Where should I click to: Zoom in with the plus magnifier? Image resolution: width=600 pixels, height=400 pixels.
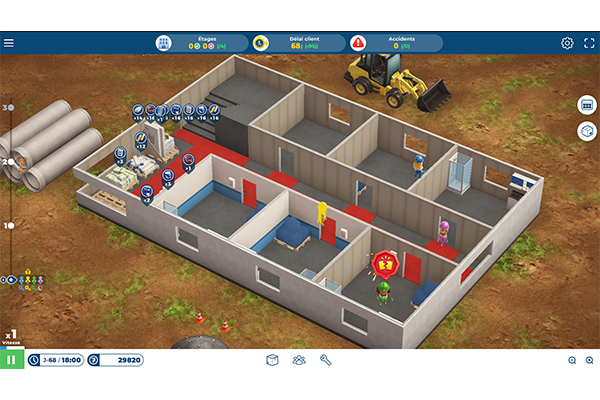(572, 360)
